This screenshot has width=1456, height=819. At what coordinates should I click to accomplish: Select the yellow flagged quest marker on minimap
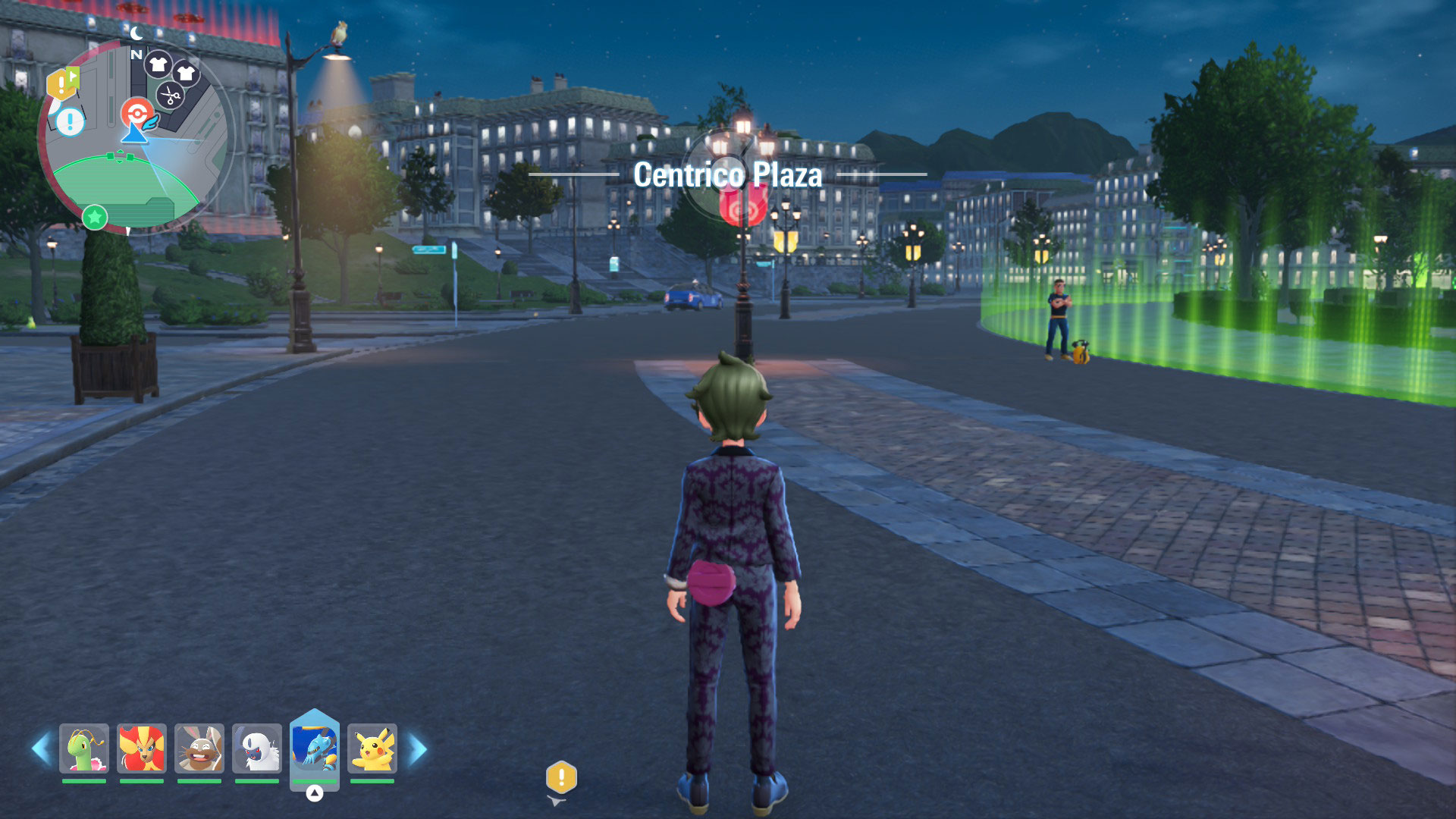[62, 83]
